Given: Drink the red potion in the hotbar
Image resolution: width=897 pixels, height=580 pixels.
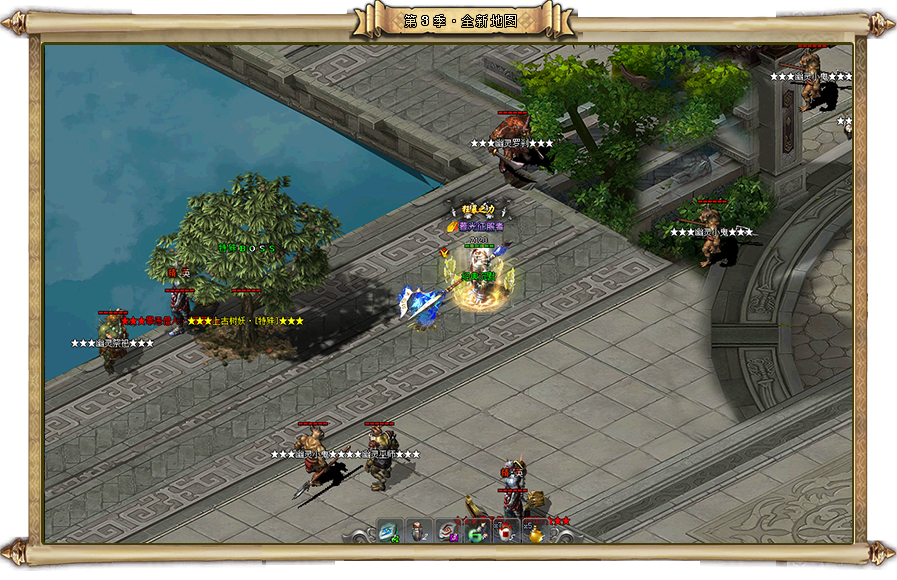Looking at the screenshot, I should (x=507, y=531).
